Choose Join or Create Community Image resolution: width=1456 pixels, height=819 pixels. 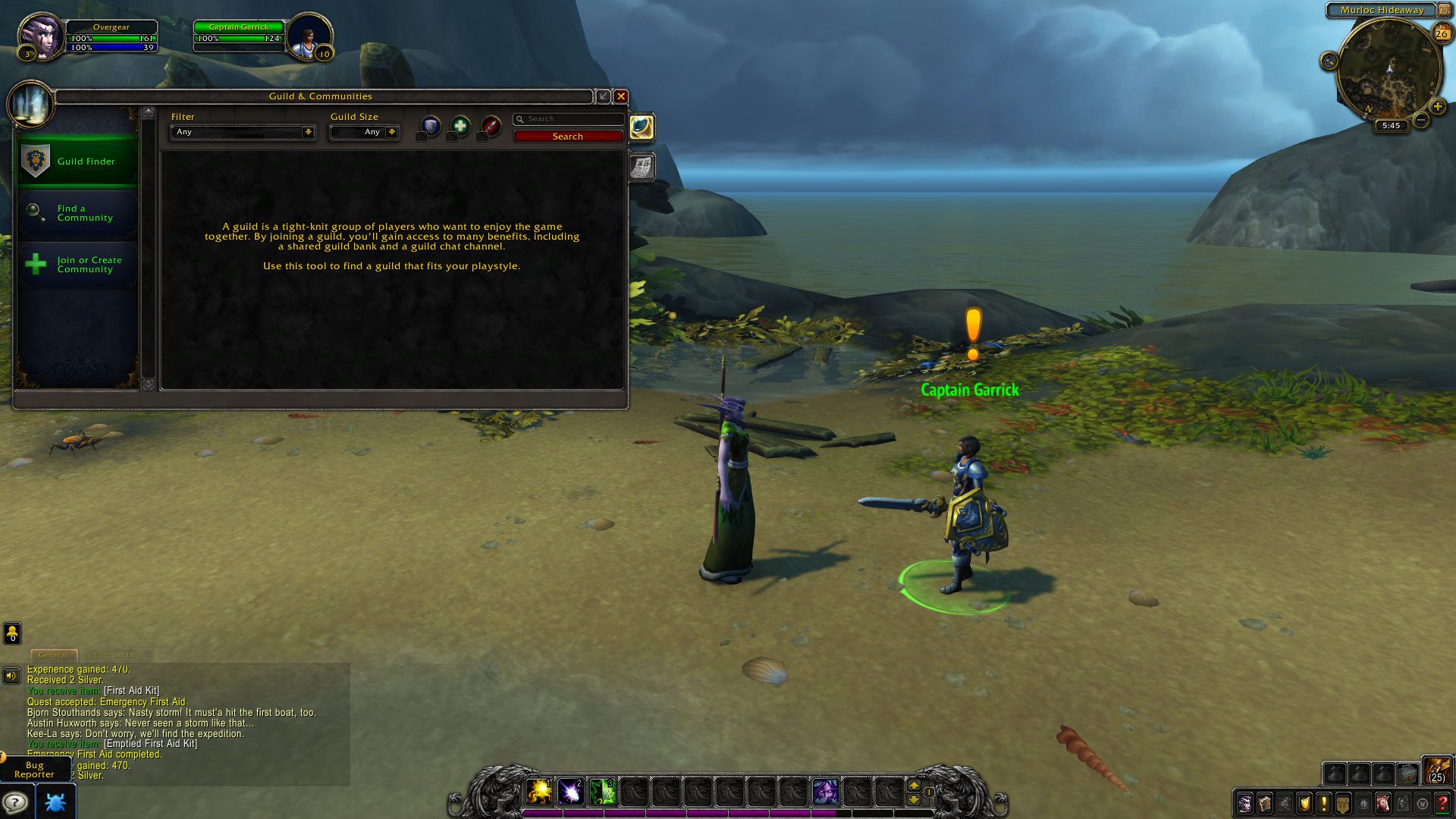coord(76,265)
